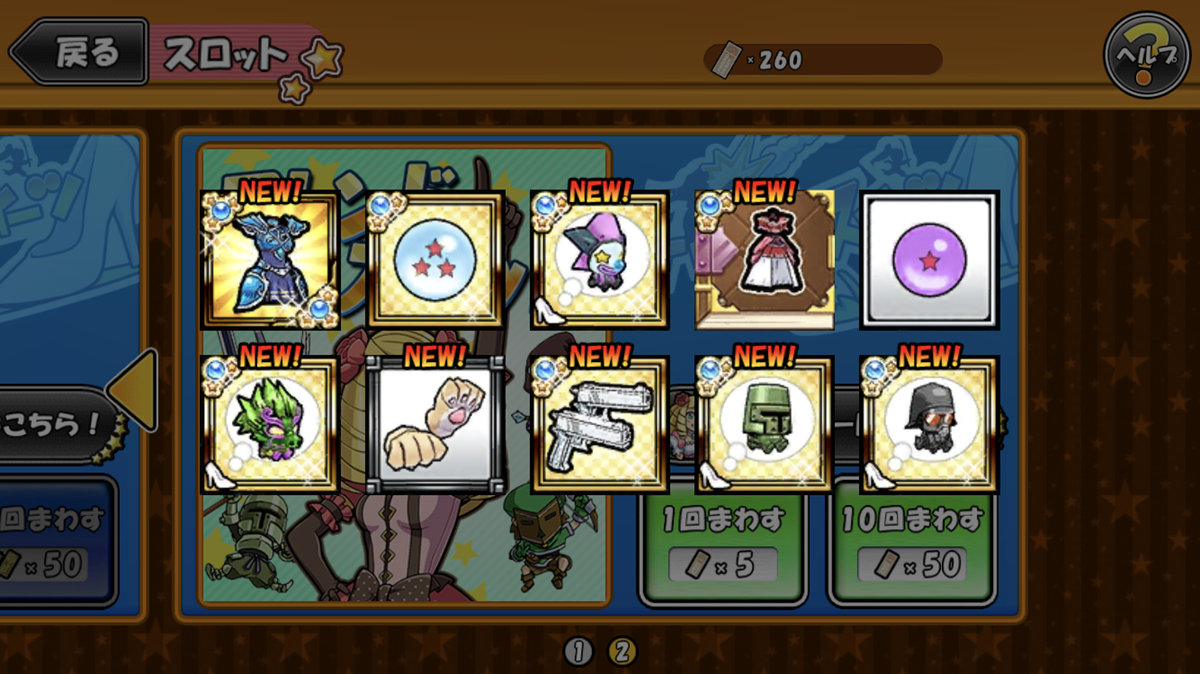Choose the black gas mask helmet
The height and width of the screenshot is (674, 1200).
(930, 425)
